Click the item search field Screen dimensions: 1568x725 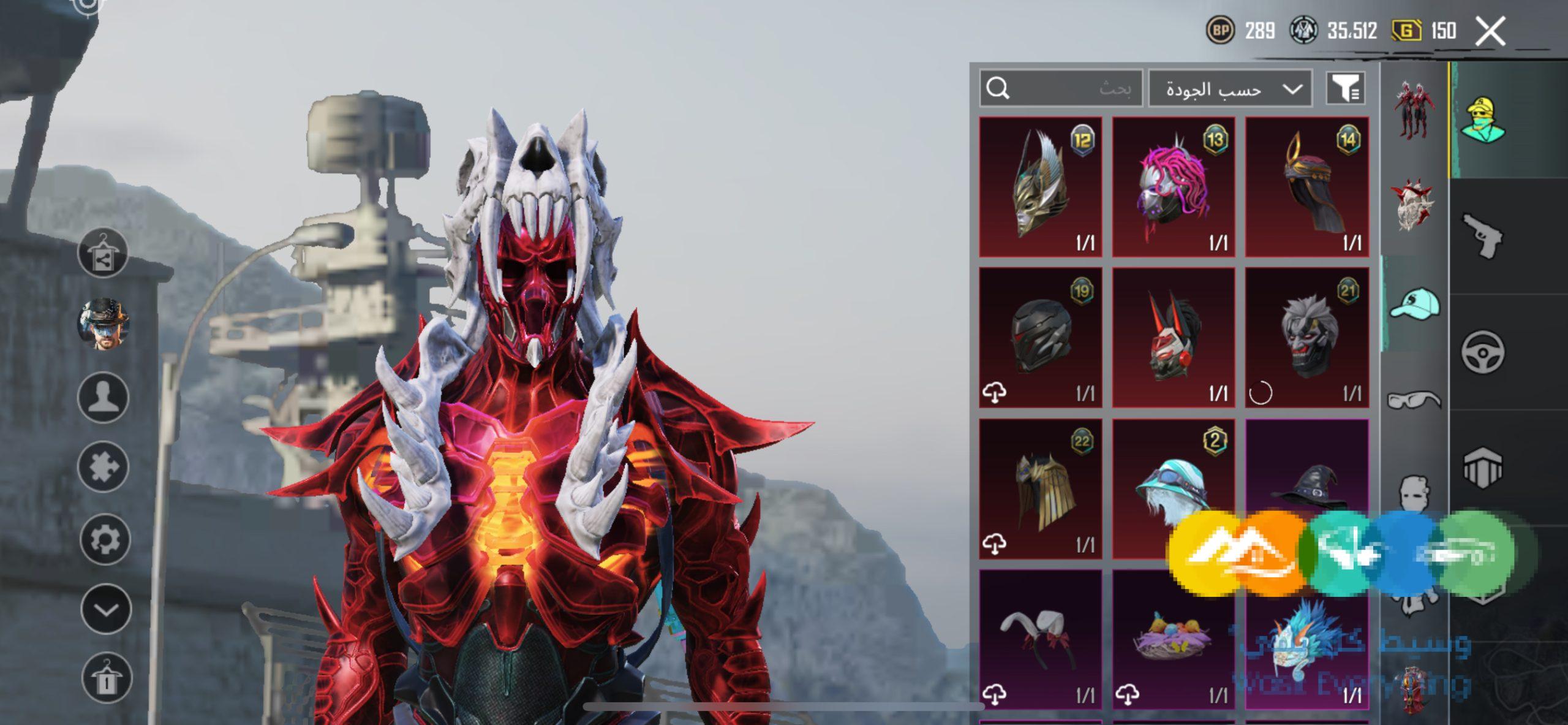1061,89
